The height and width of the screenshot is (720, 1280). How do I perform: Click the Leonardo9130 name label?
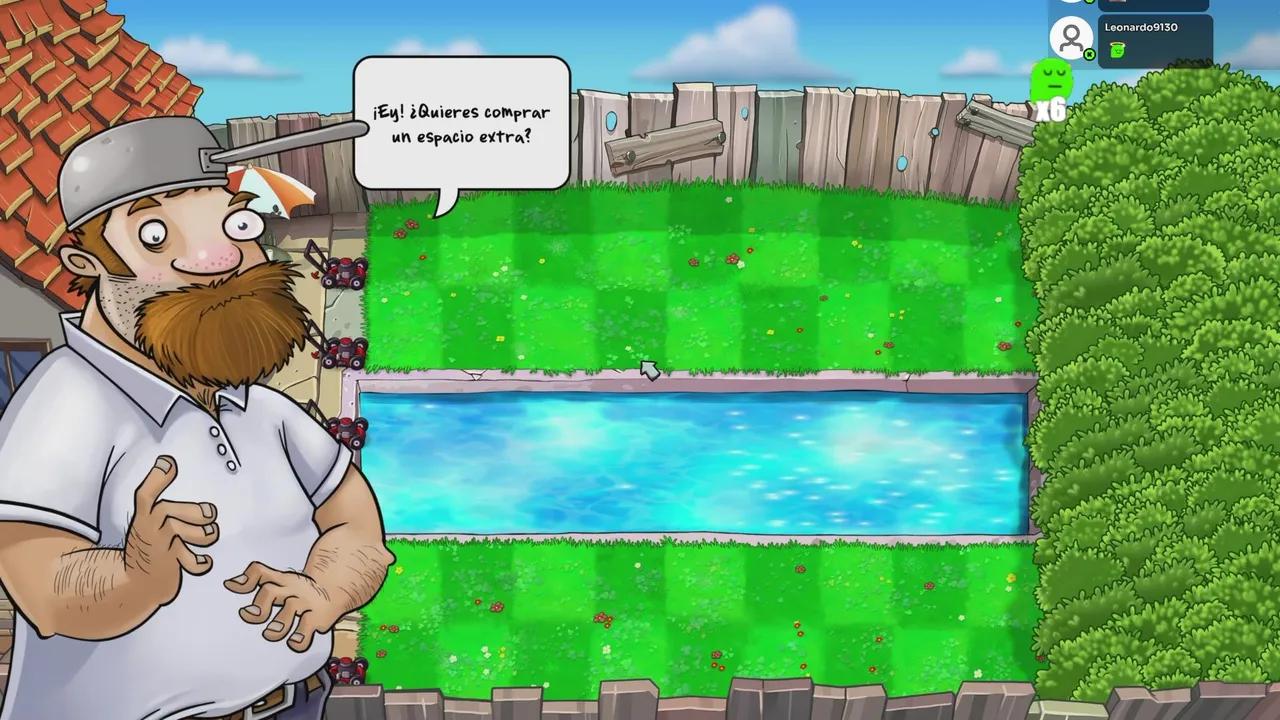click(1141, 27)
